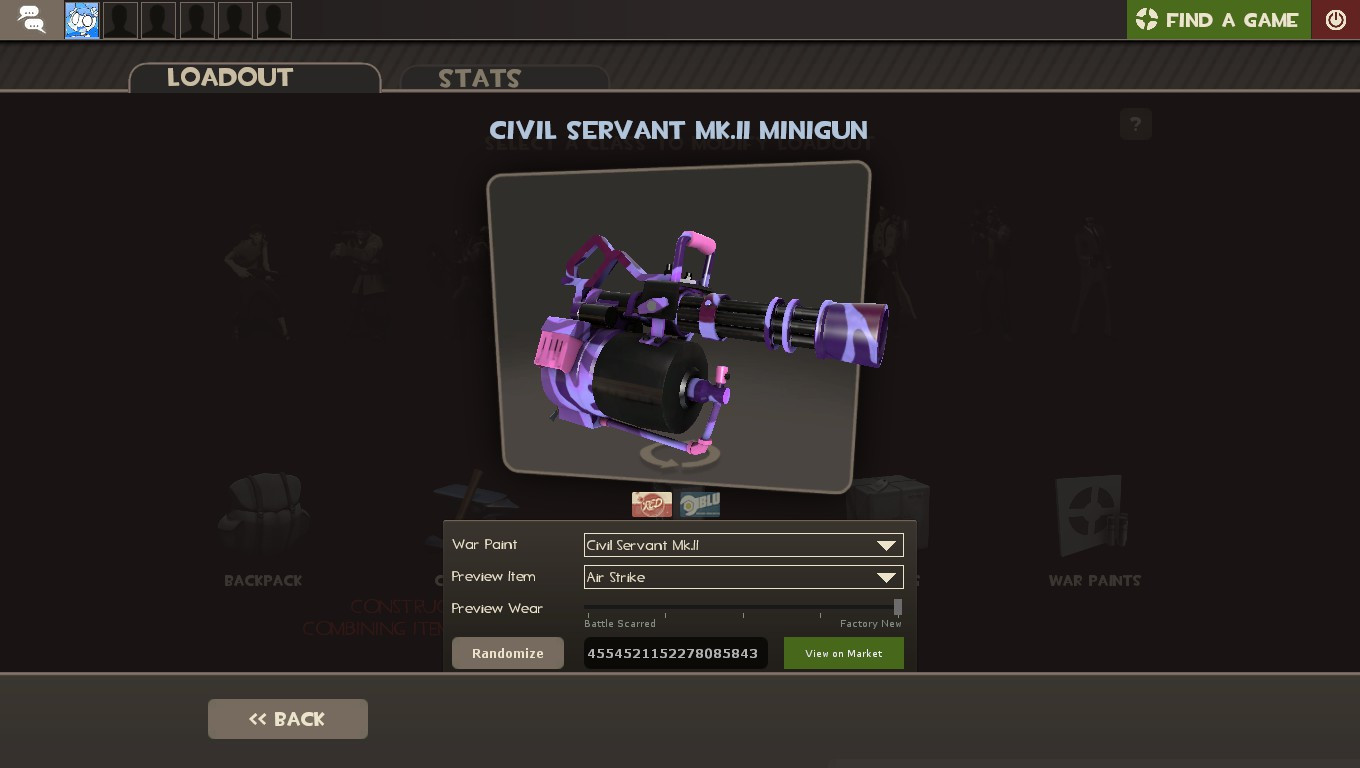Click the dimmed War Paints icon

[x=1094, y=515]
